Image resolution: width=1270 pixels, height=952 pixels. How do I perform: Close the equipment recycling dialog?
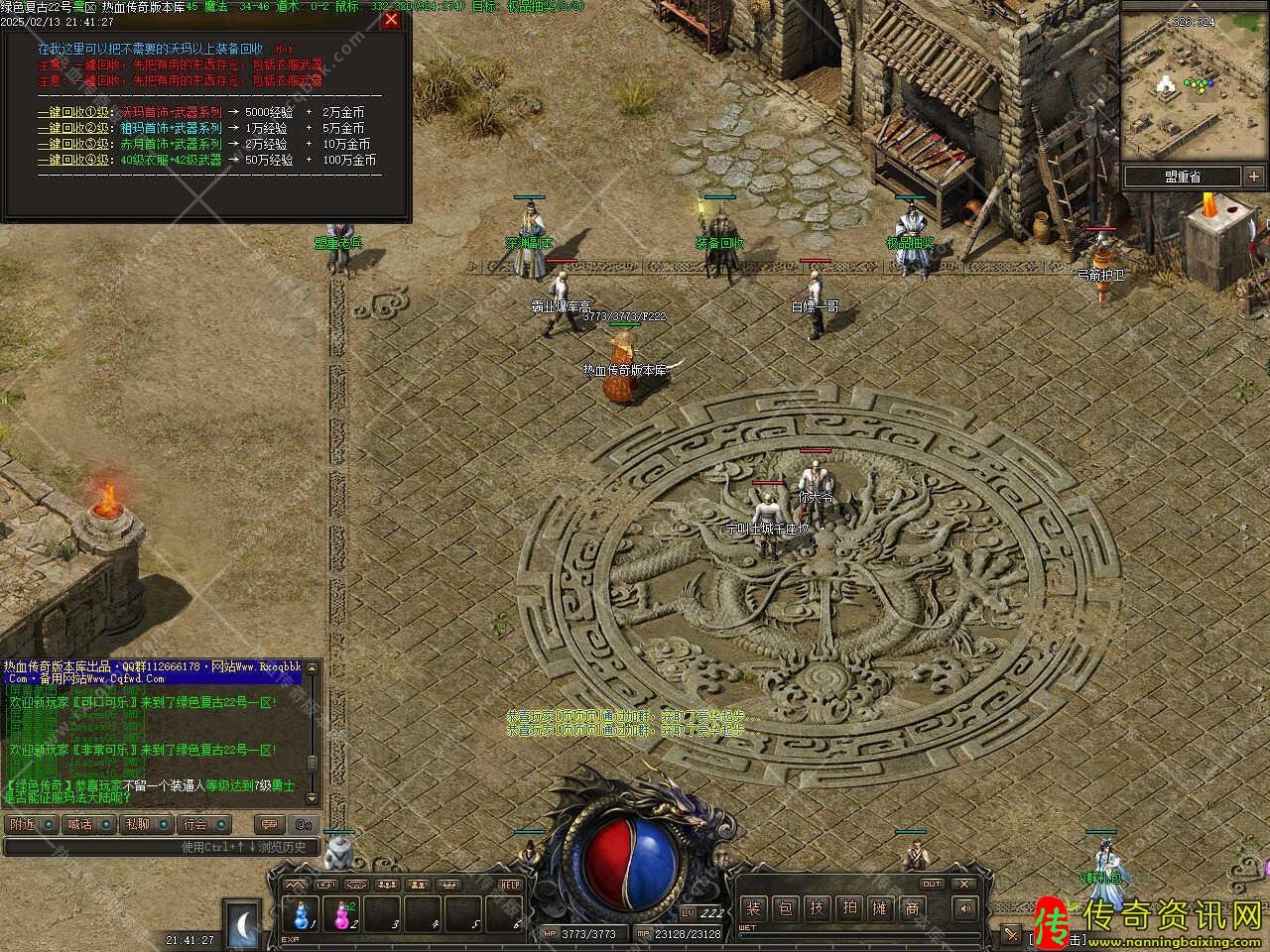pyautogui.click(x=392, y=19)
